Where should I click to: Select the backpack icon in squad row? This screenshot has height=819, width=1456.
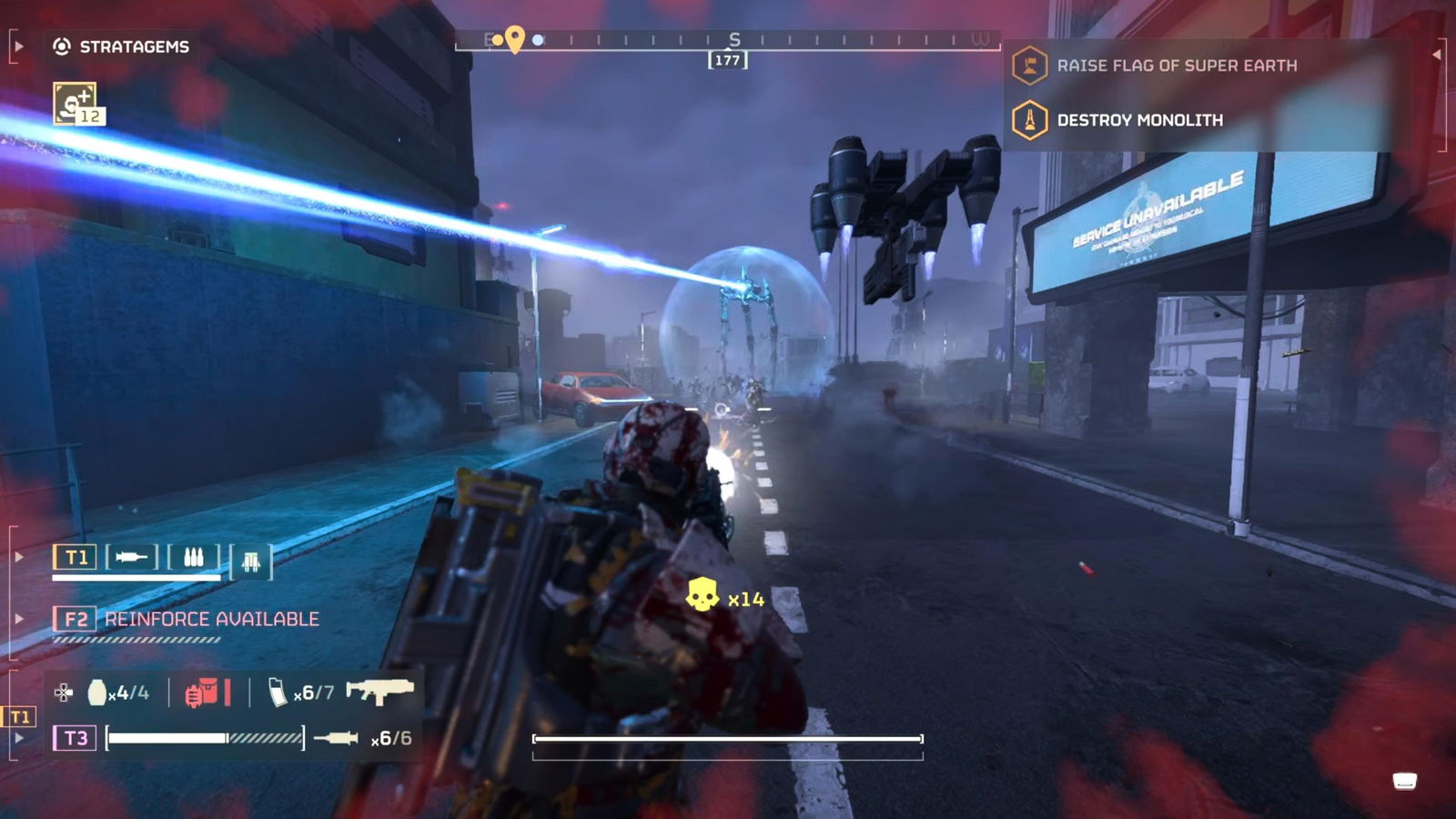(x=251, y=561)
